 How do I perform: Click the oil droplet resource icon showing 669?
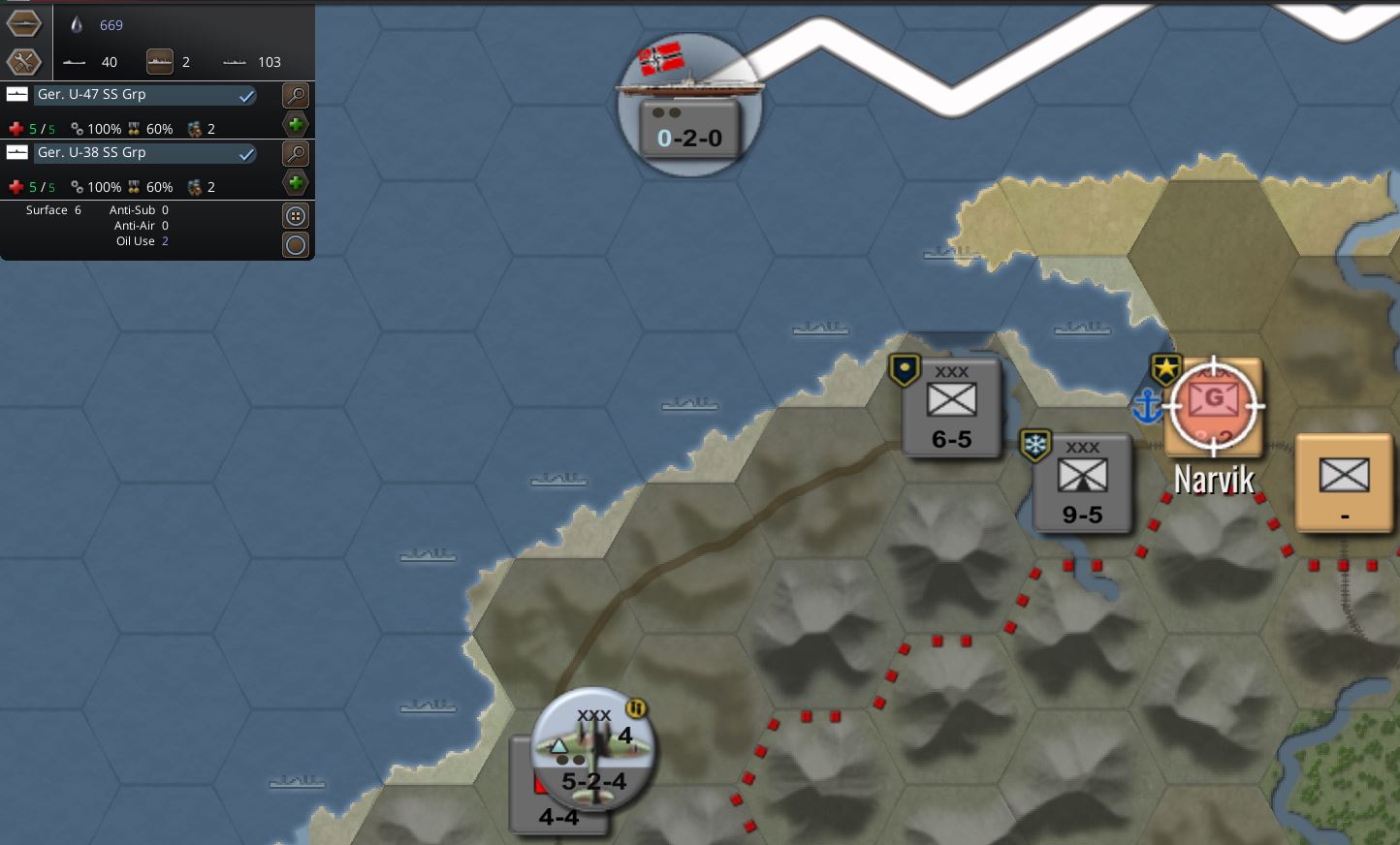click(x=78, y=24)
